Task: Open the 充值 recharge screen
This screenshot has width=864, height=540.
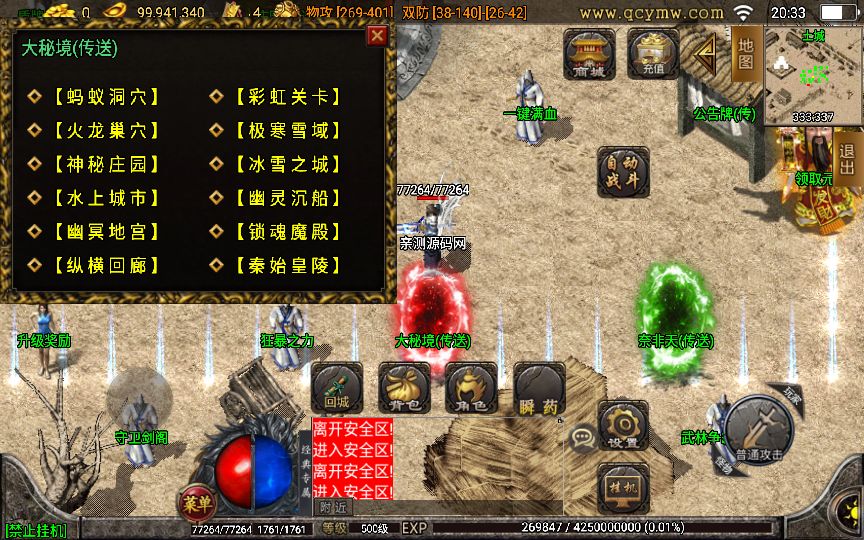Action: click(653, 53)
